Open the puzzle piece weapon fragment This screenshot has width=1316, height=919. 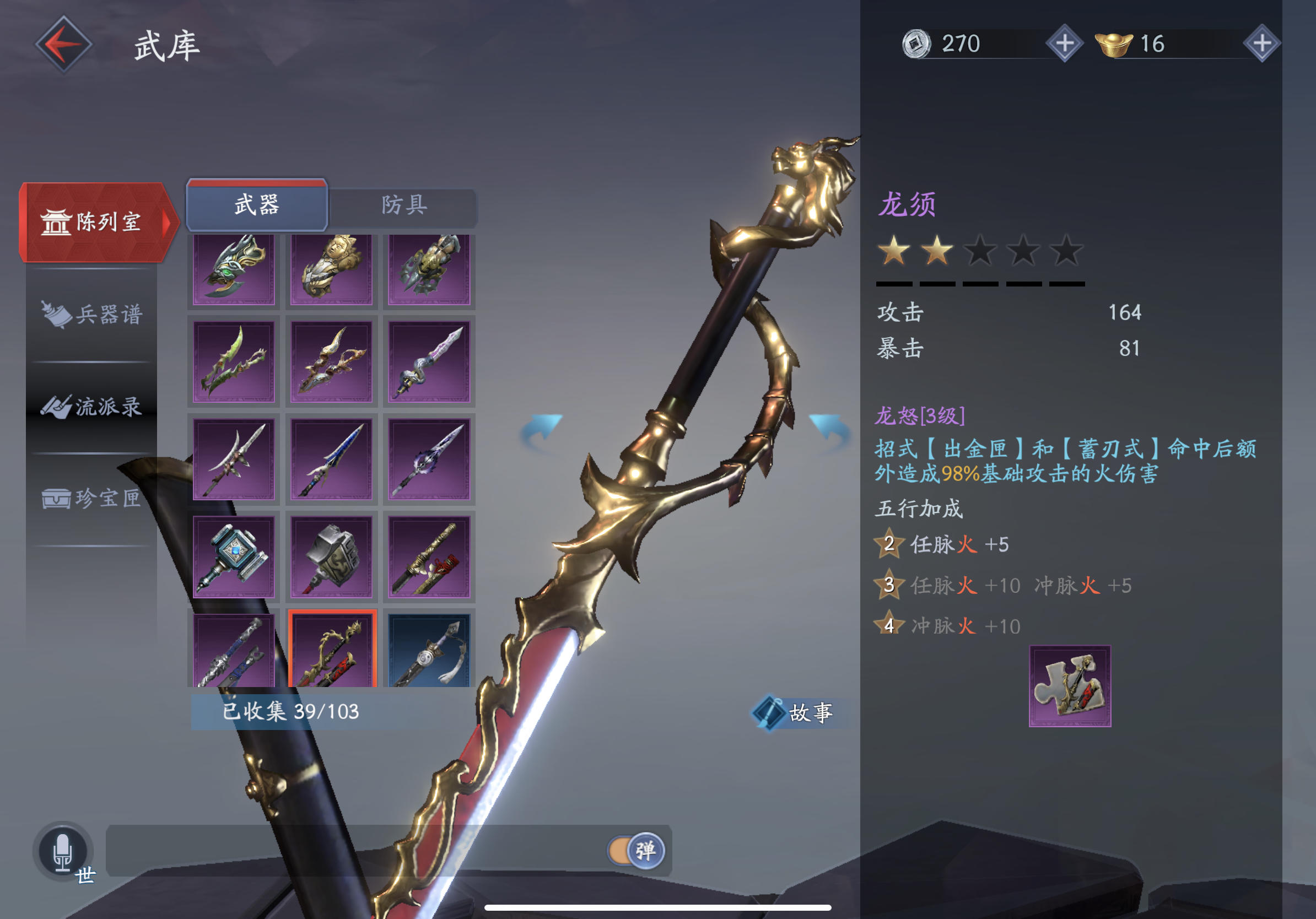1070,686
